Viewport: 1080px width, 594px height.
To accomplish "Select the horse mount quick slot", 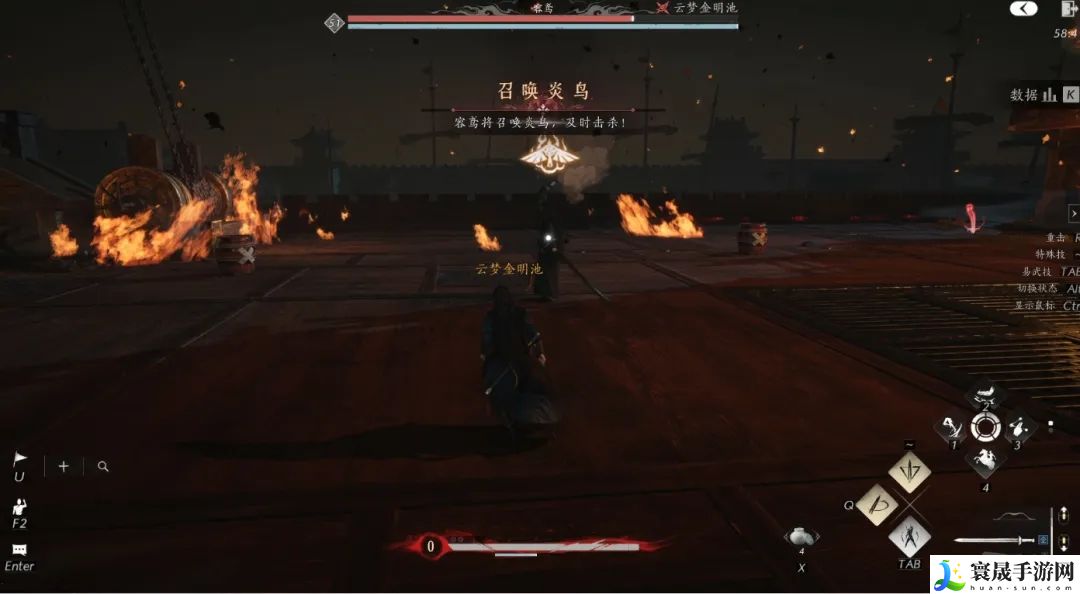I will click(x=985, y=462).
